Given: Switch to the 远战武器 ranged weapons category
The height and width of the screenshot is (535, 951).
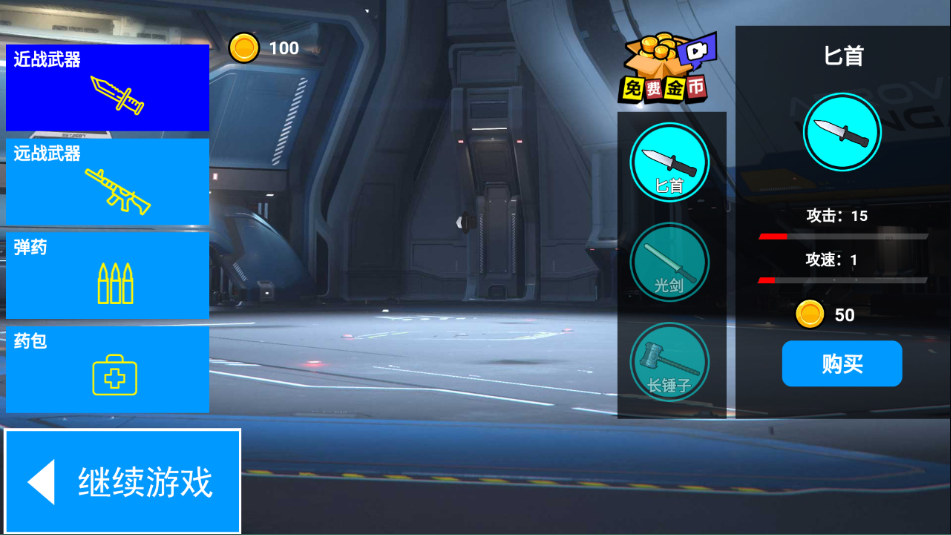Looking at the screenshot, I should tap(107, 182).
